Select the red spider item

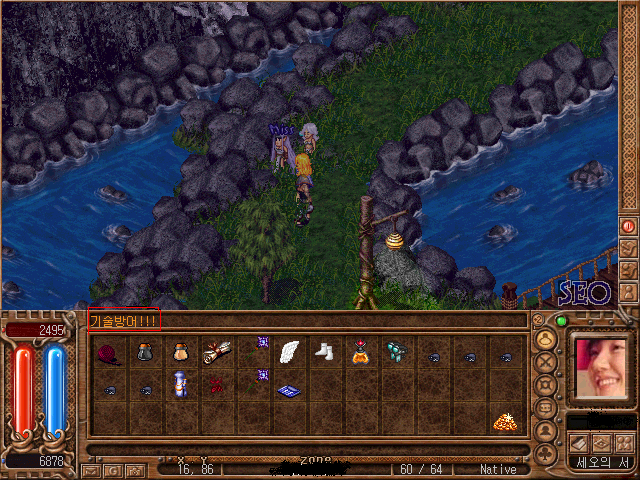point(216,384)
